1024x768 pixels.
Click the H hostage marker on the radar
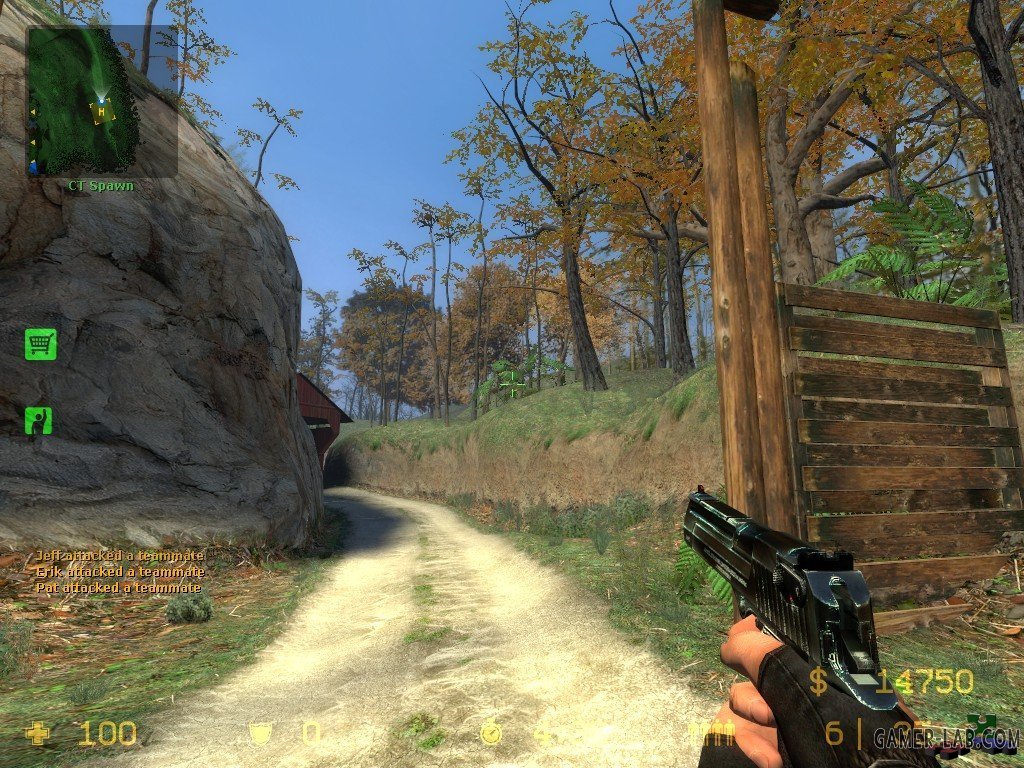[x=101, y=112]
